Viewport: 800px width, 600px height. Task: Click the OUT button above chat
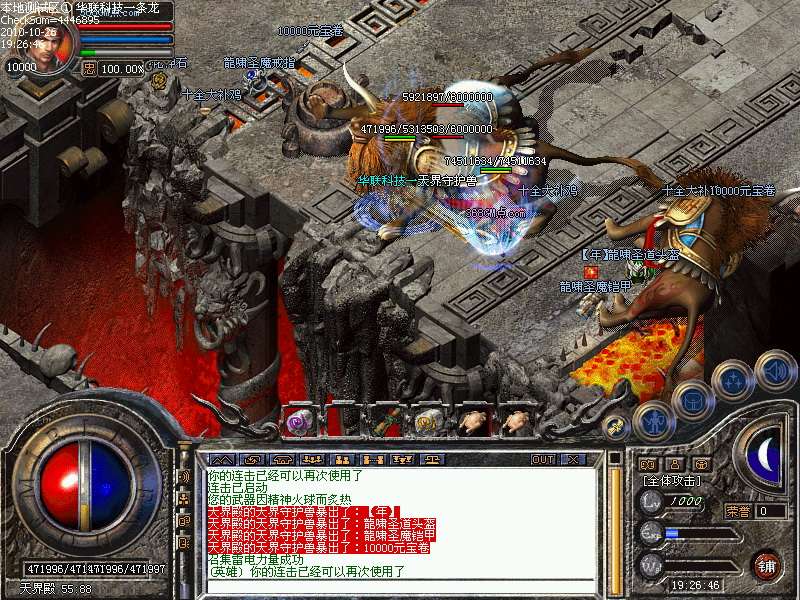pyautogui.click(x=543, y=459)
